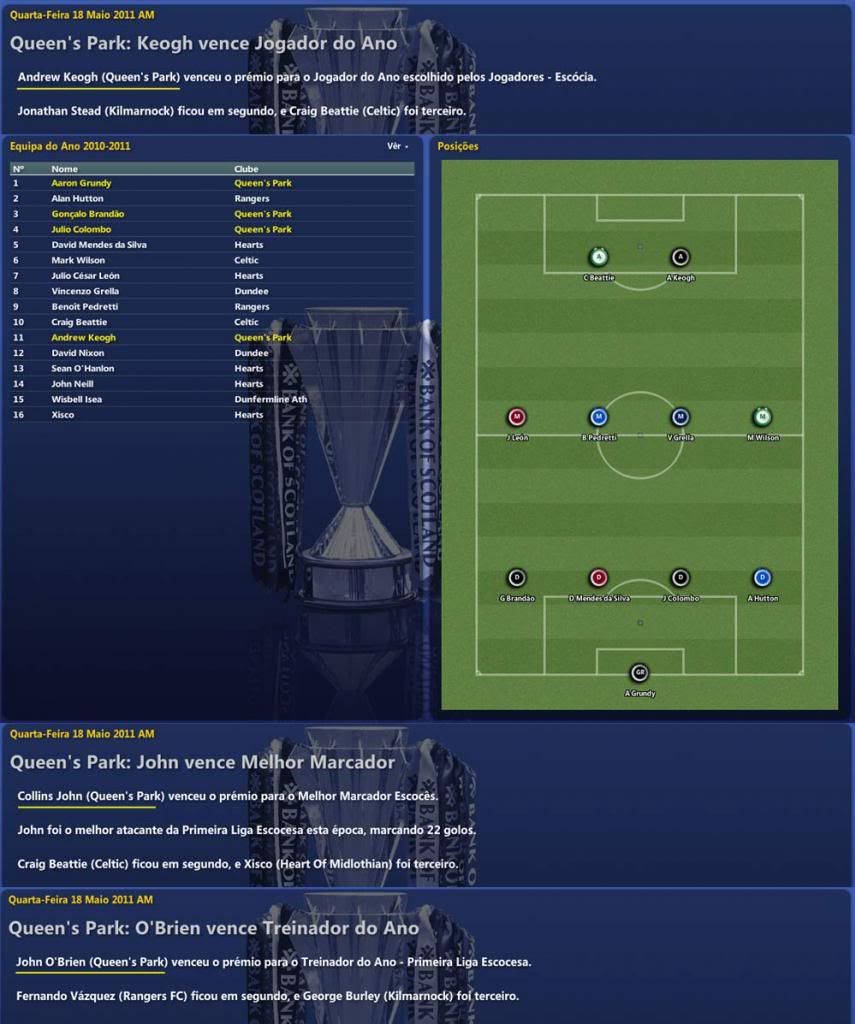Click J León midfielder icon on pitch
Image resolution: width=855 pixels, height=1024 pixels.
516,417
